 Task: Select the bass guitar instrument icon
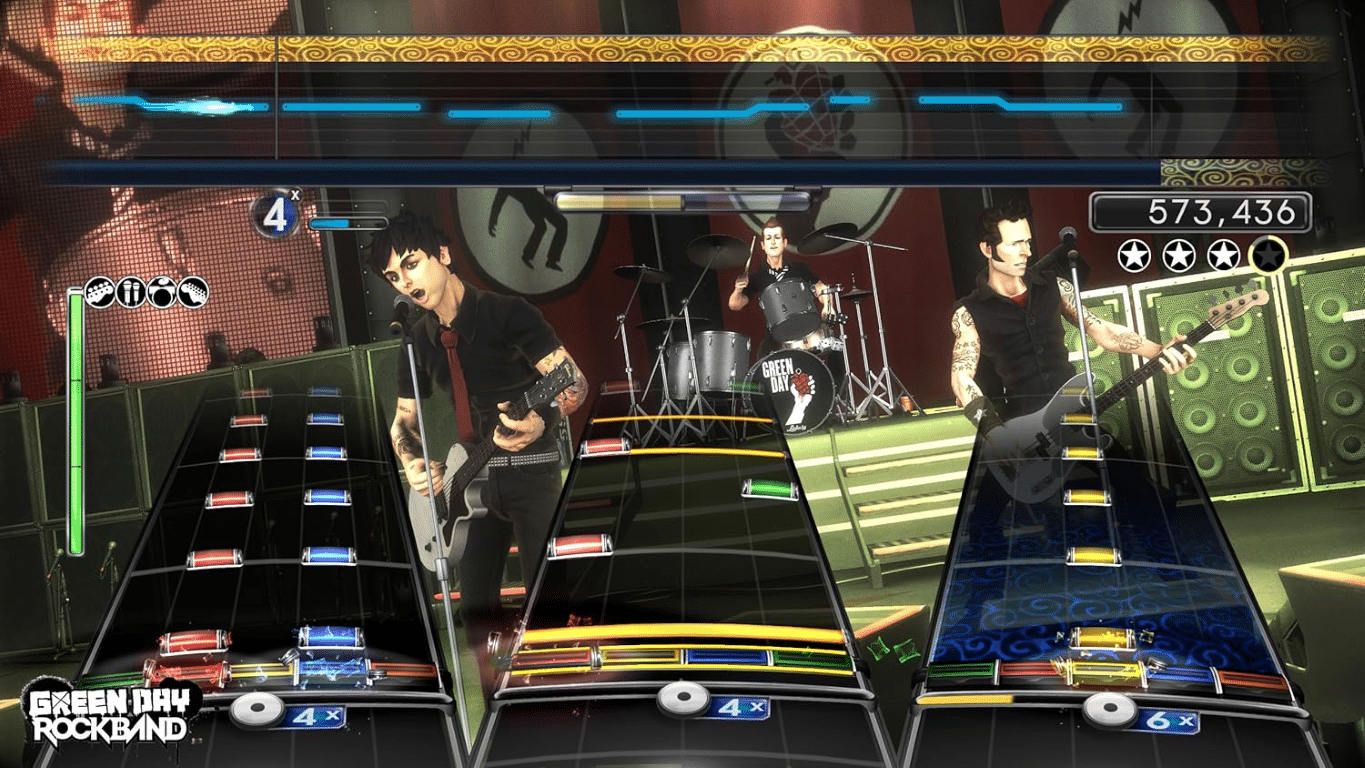(x=98, y=291)
